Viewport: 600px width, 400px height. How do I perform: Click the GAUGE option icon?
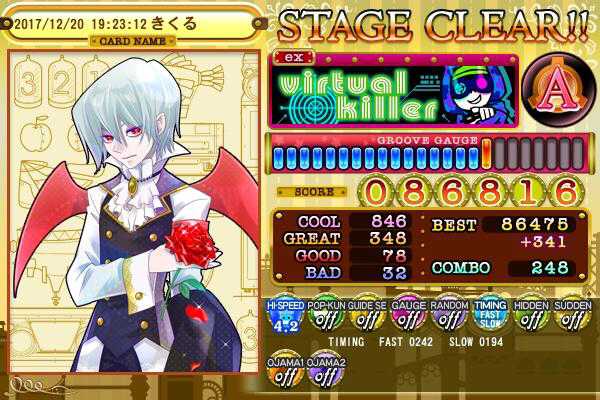405,317
